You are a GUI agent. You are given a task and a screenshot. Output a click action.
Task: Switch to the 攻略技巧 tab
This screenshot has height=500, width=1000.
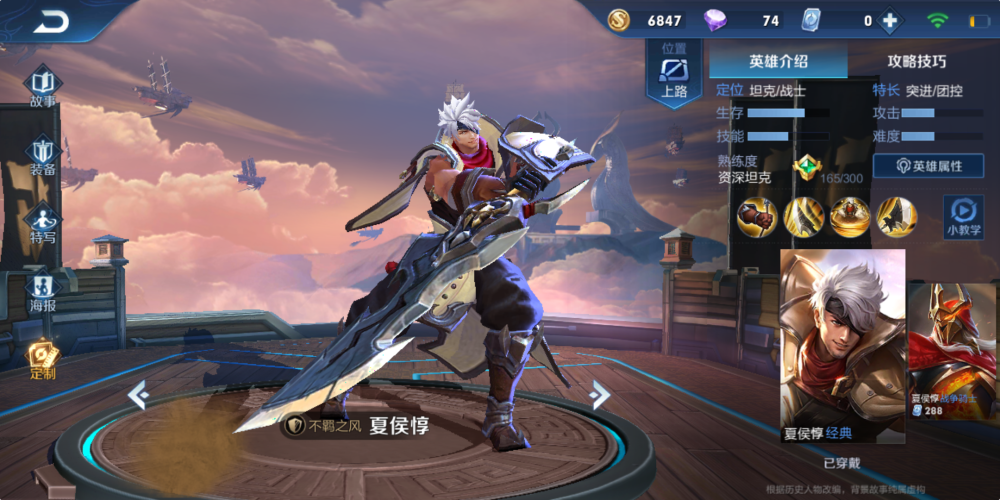(917, 61)
